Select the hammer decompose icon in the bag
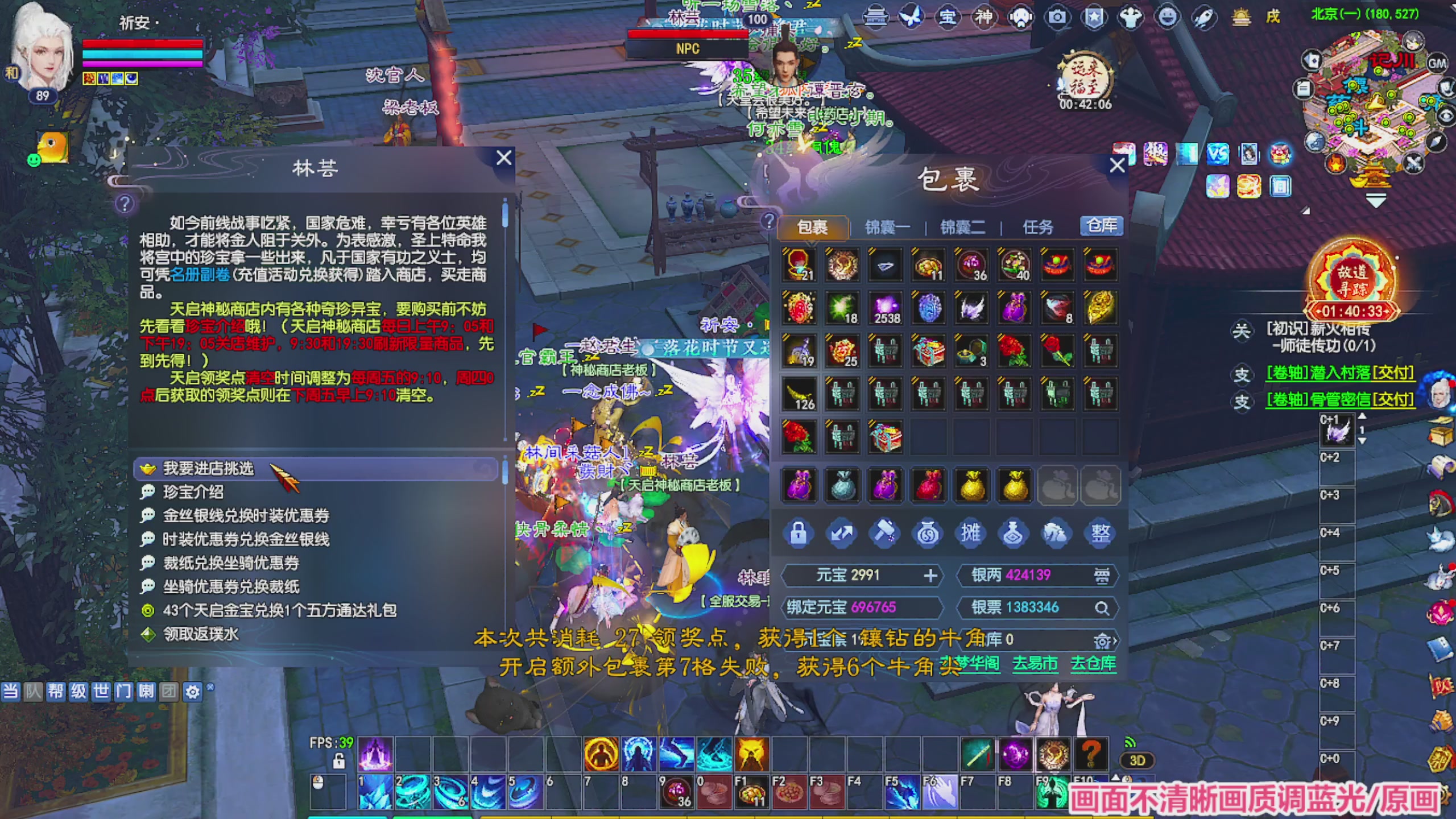Screen dimensions: 1456x819 (x=885, y=533)
